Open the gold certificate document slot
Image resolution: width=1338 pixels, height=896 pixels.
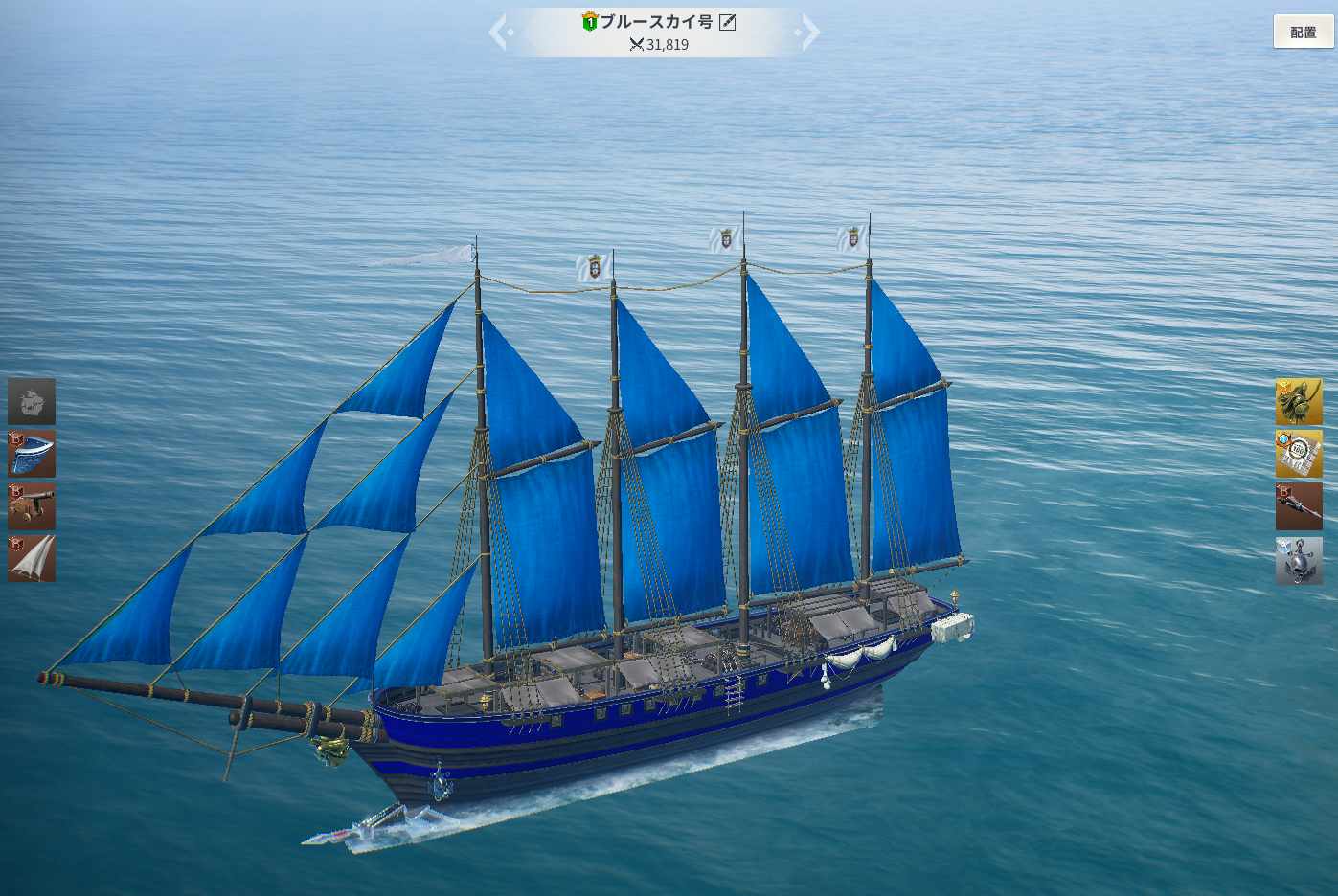1298,454
